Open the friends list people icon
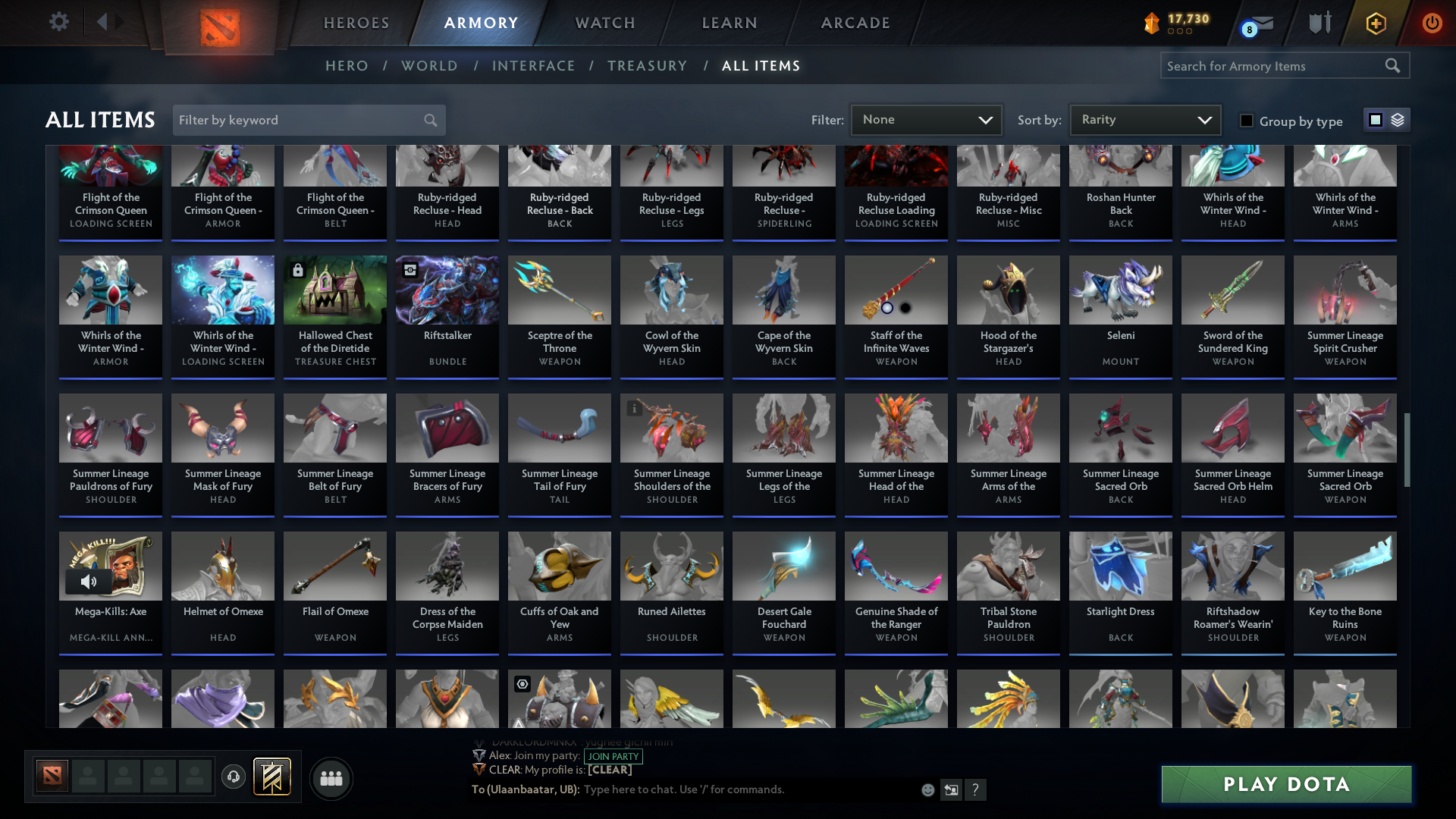This screenshot has height=819, width=1456. tap(330, 778)
